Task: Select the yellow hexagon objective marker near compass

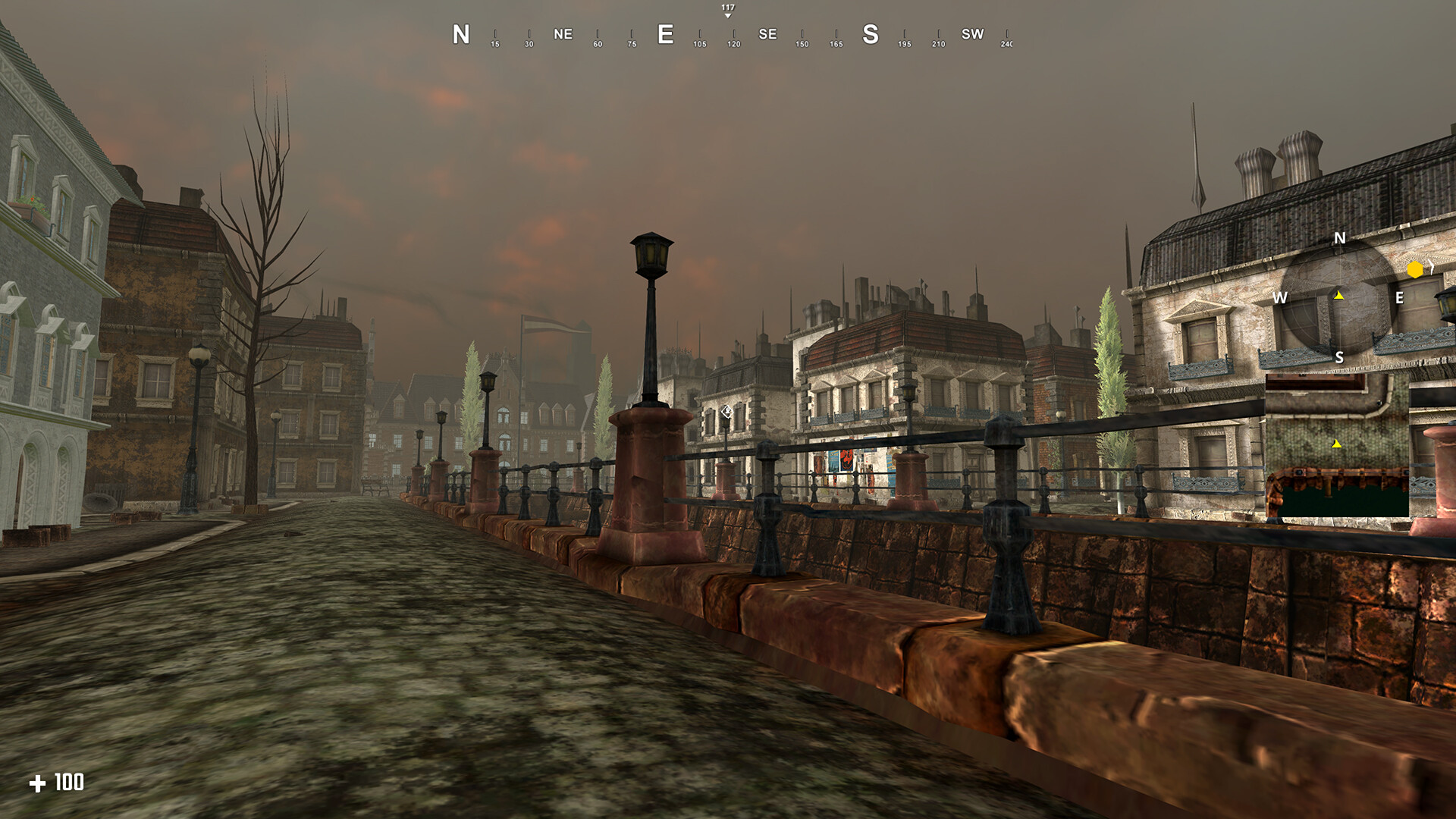Action: click(1415, 268)
